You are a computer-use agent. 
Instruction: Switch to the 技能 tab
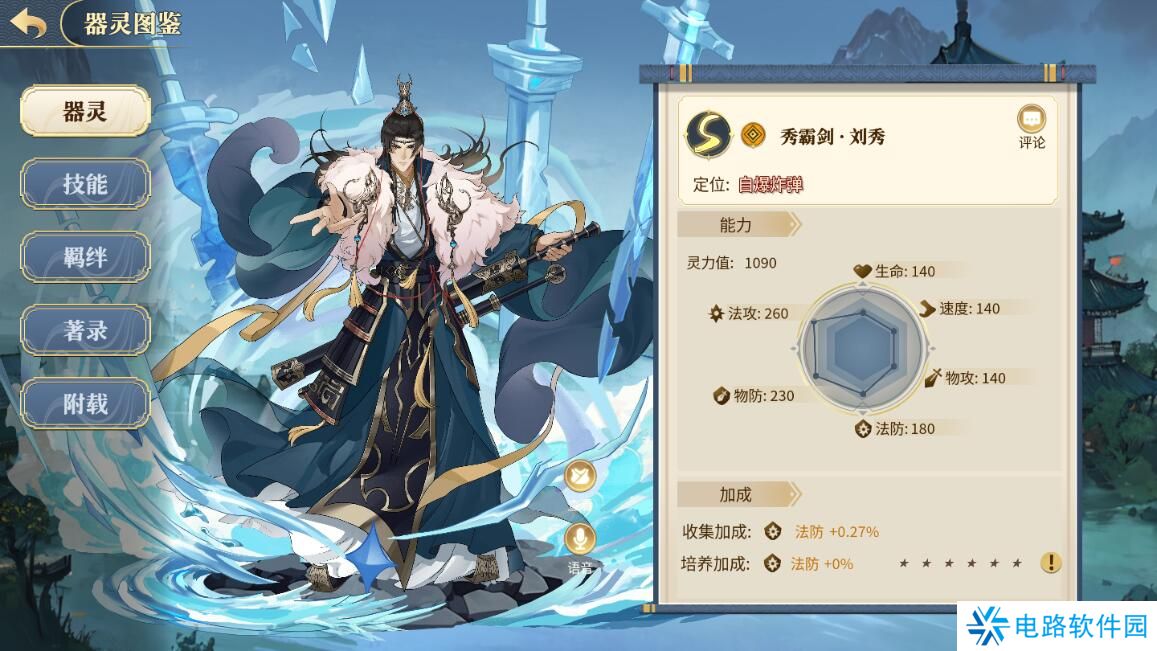point(85,184)
